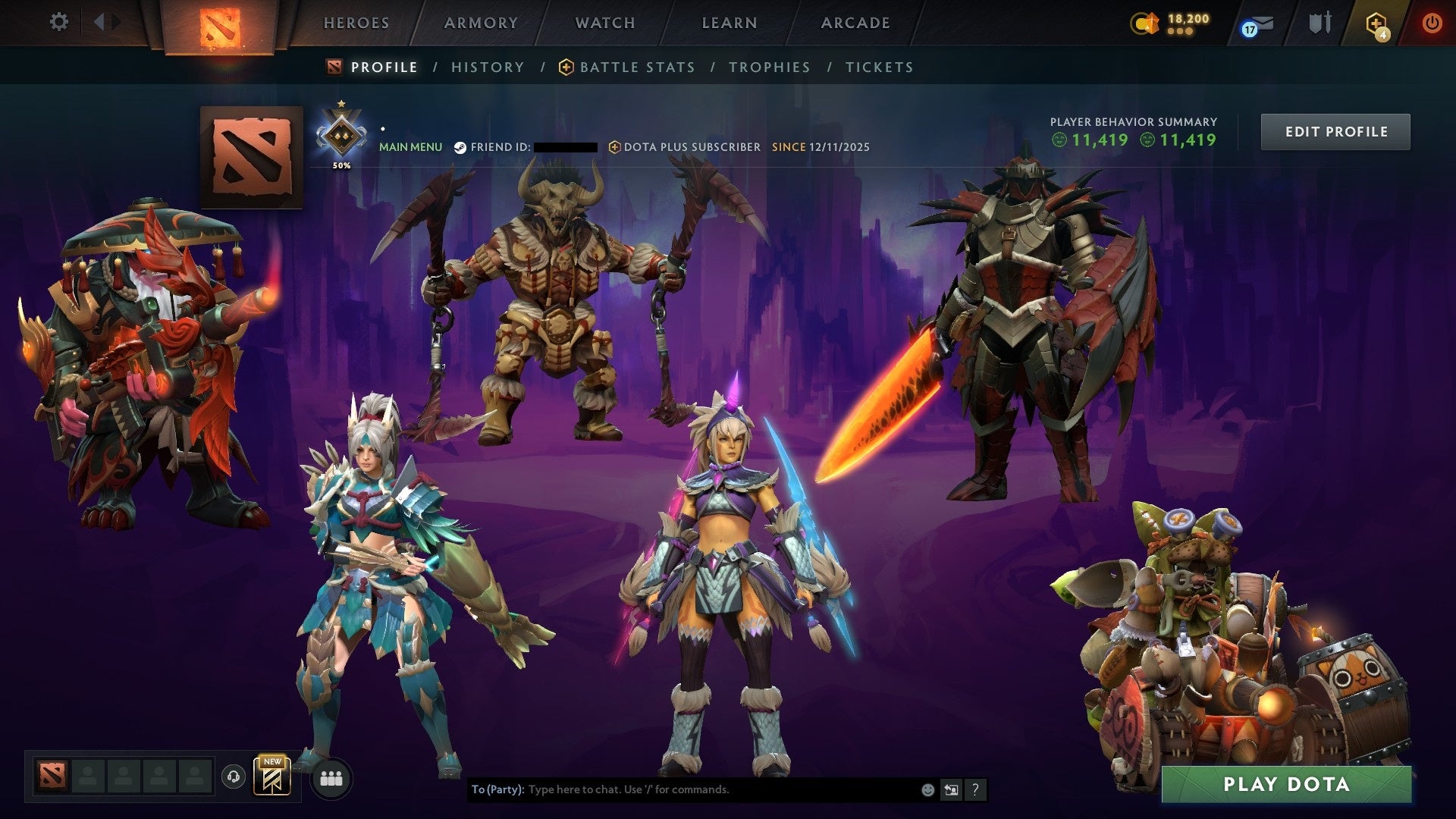Image resolution: width=1456 pixels, height=819 pixels.
Task: Open the TROPHIES tab
Action: click(x=769, y=67)
